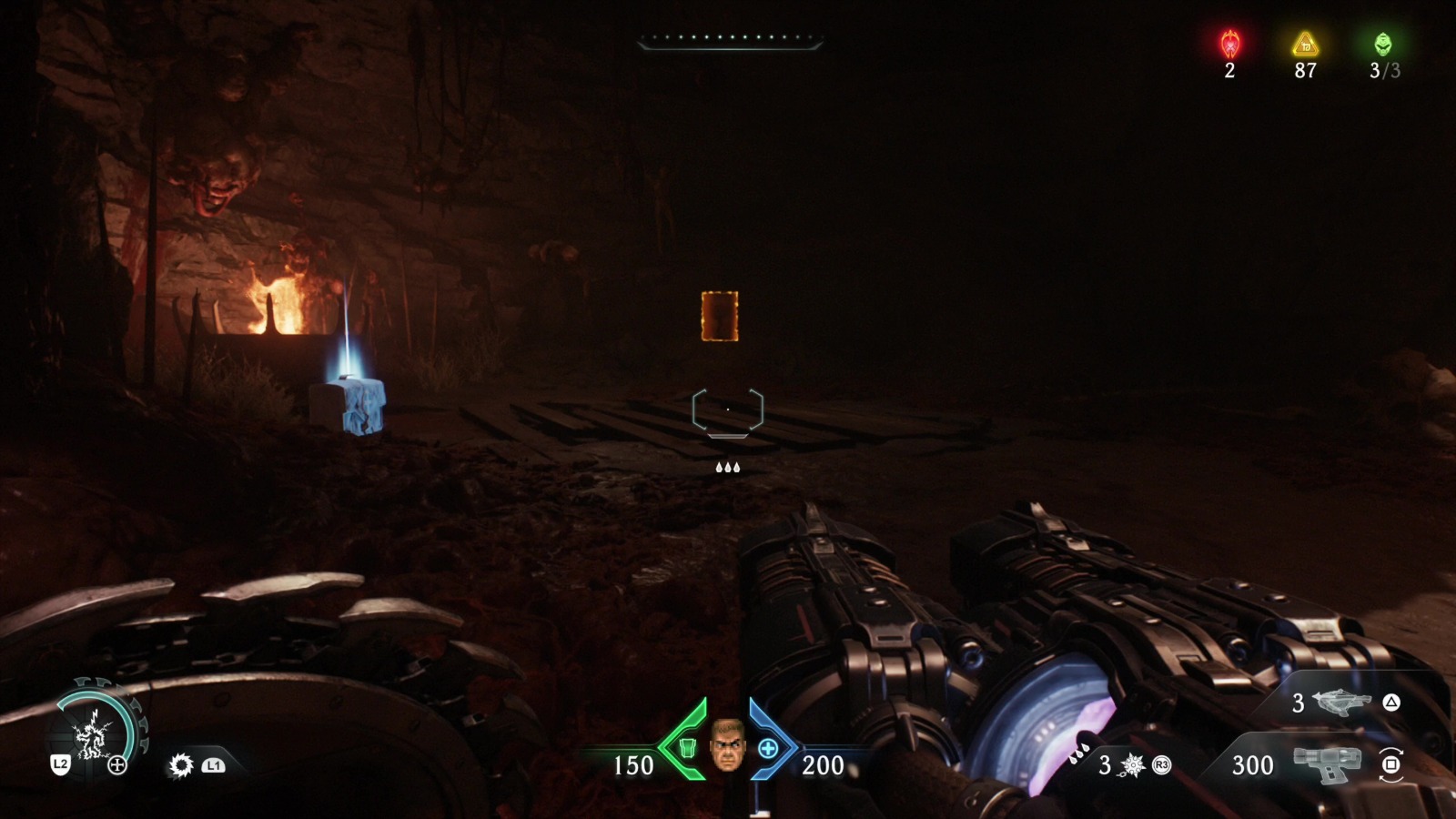Open the circular weapon-swap arrows control
This screenshot has height=819, width=1456.
point(1390,766)
